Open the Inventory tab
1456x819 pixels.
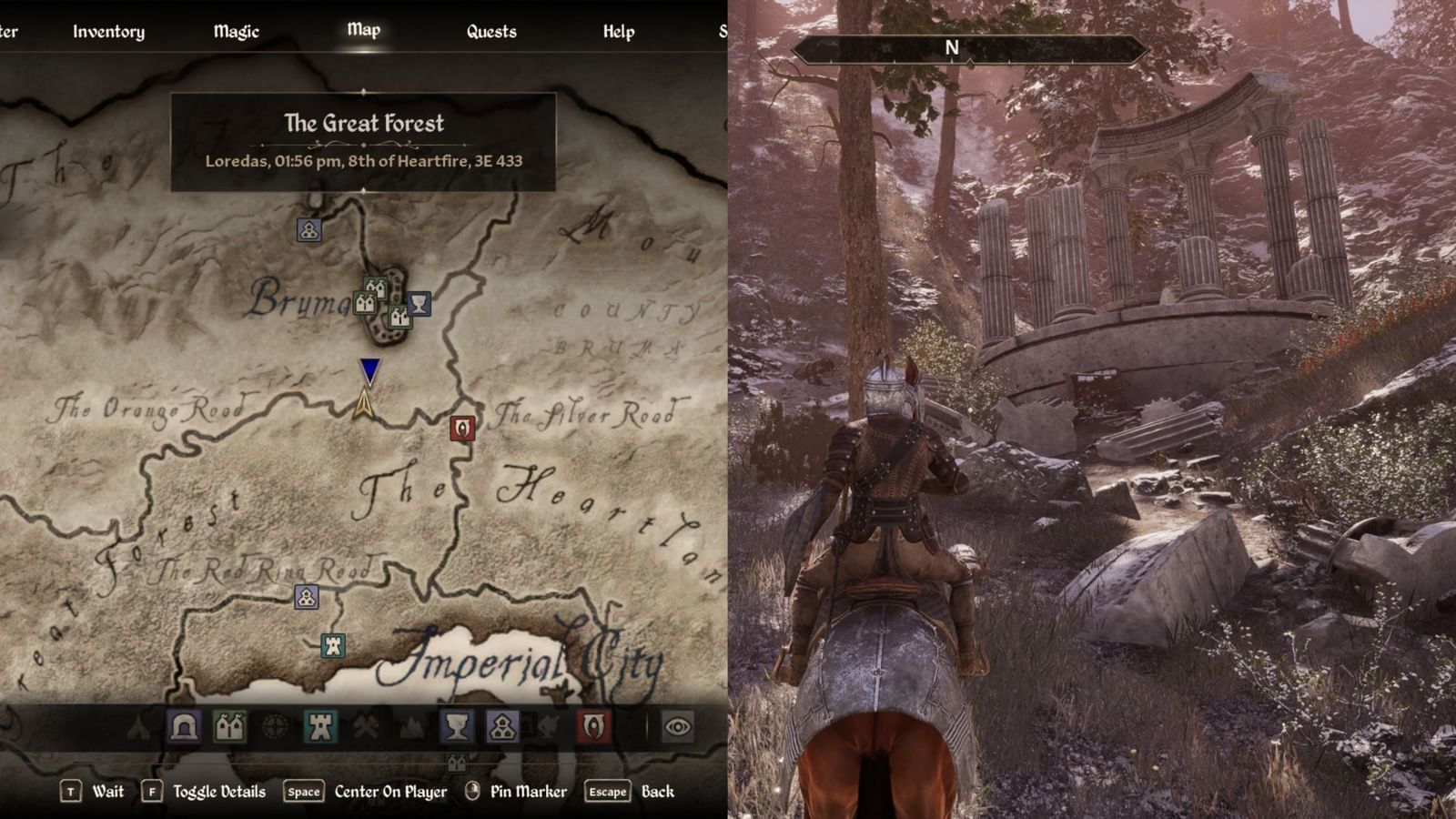tap(108, 30)
